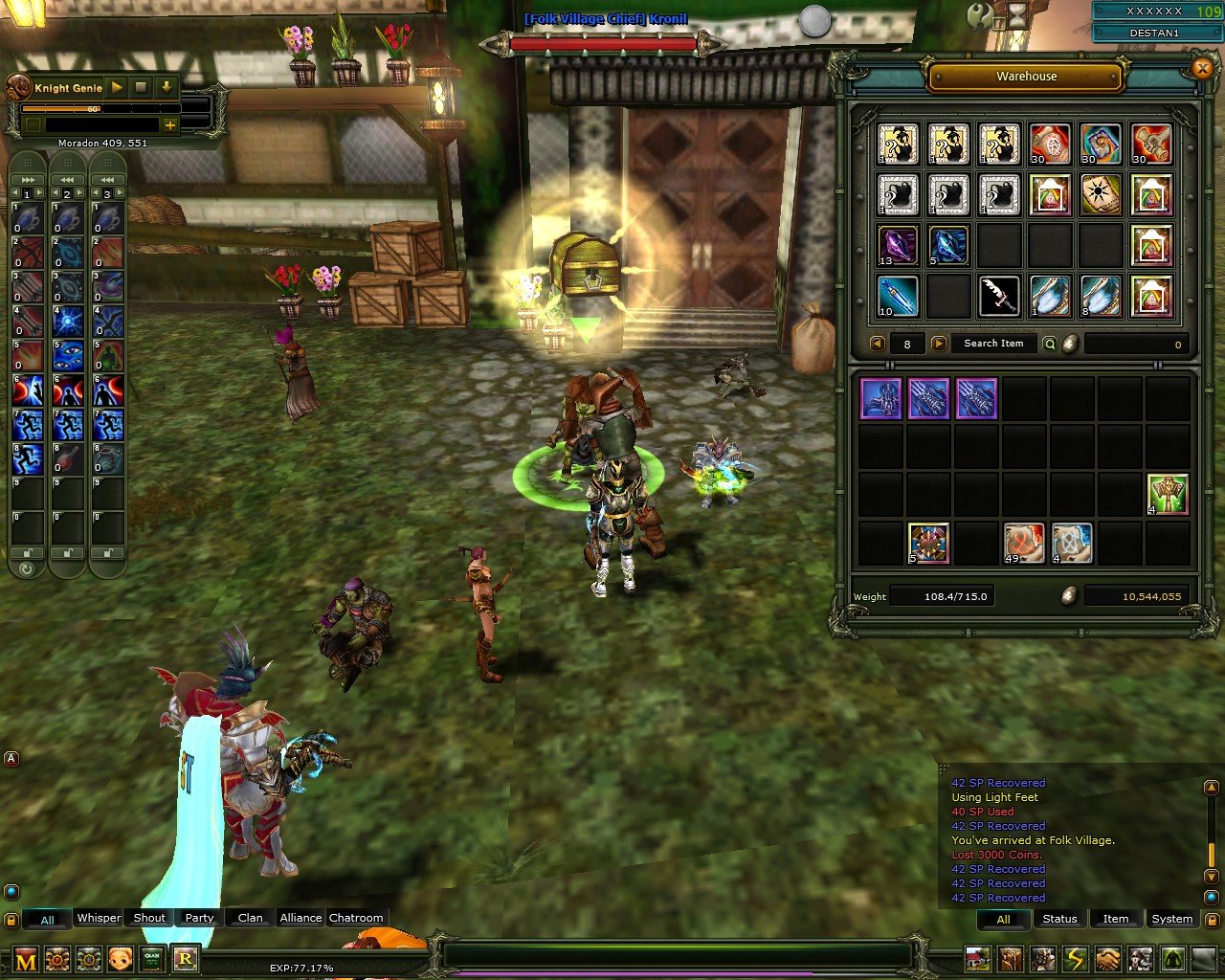Click the green magnifier search icon in Warehouse

pos(1050,344)
